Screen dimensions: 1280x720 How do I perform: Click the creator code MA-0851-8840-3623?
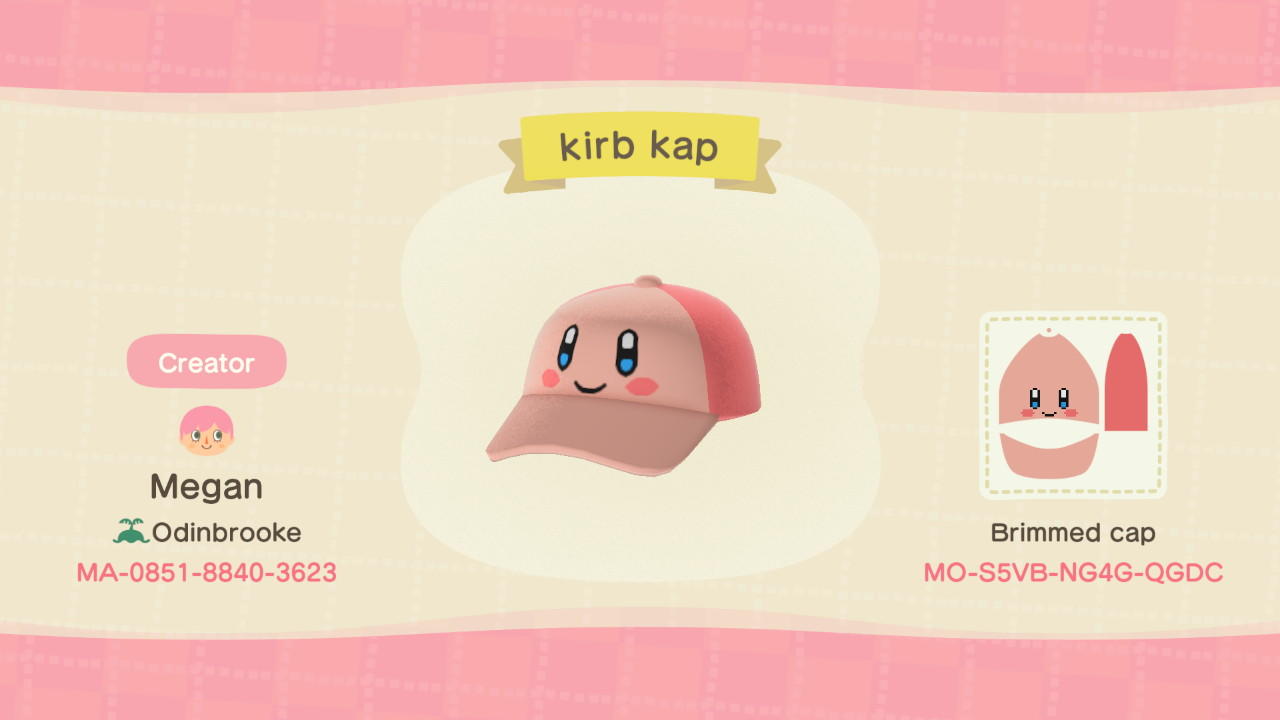205,573
